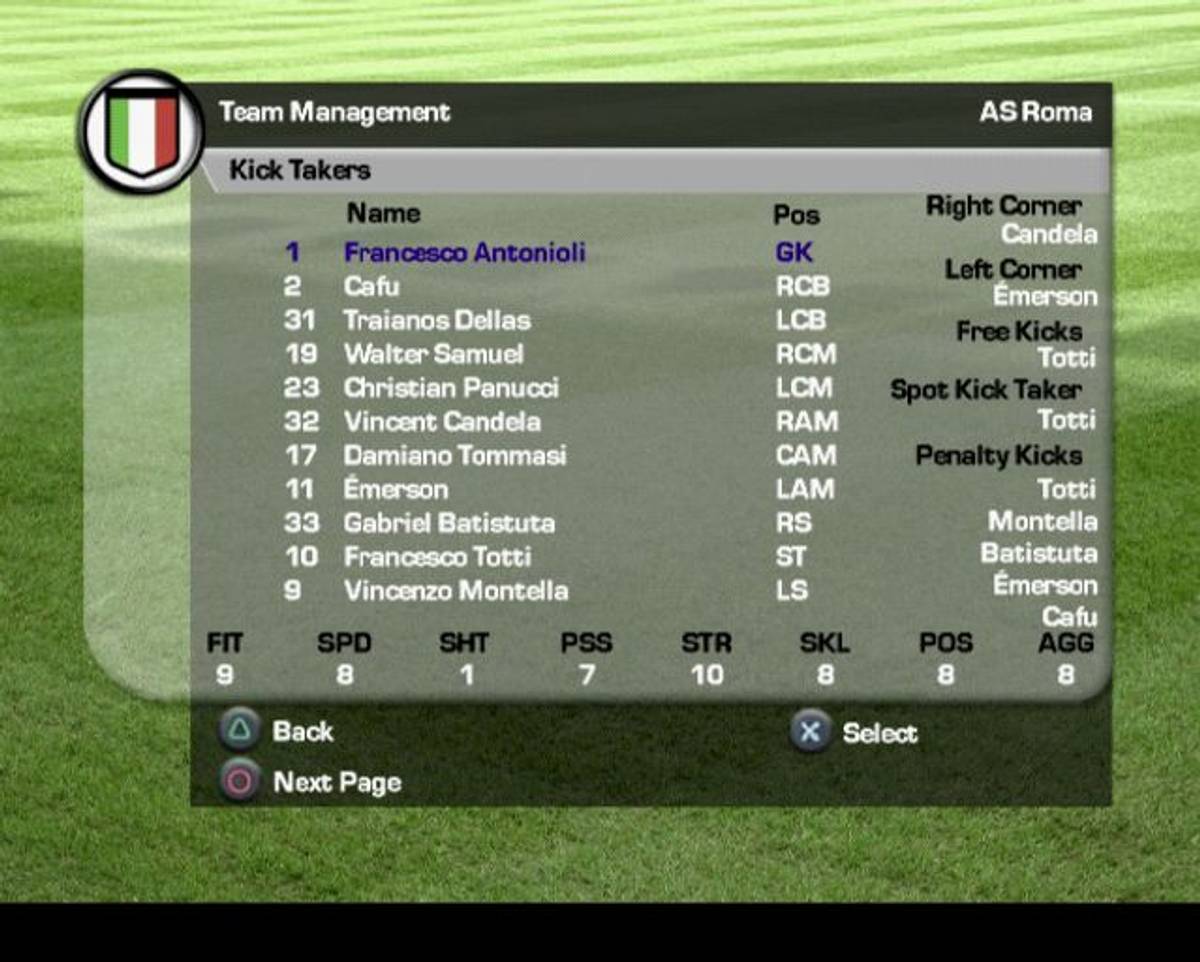Select Francesco Antonioli in the player list
Viewport: 1200px width, 962px height.
(464, 252)
